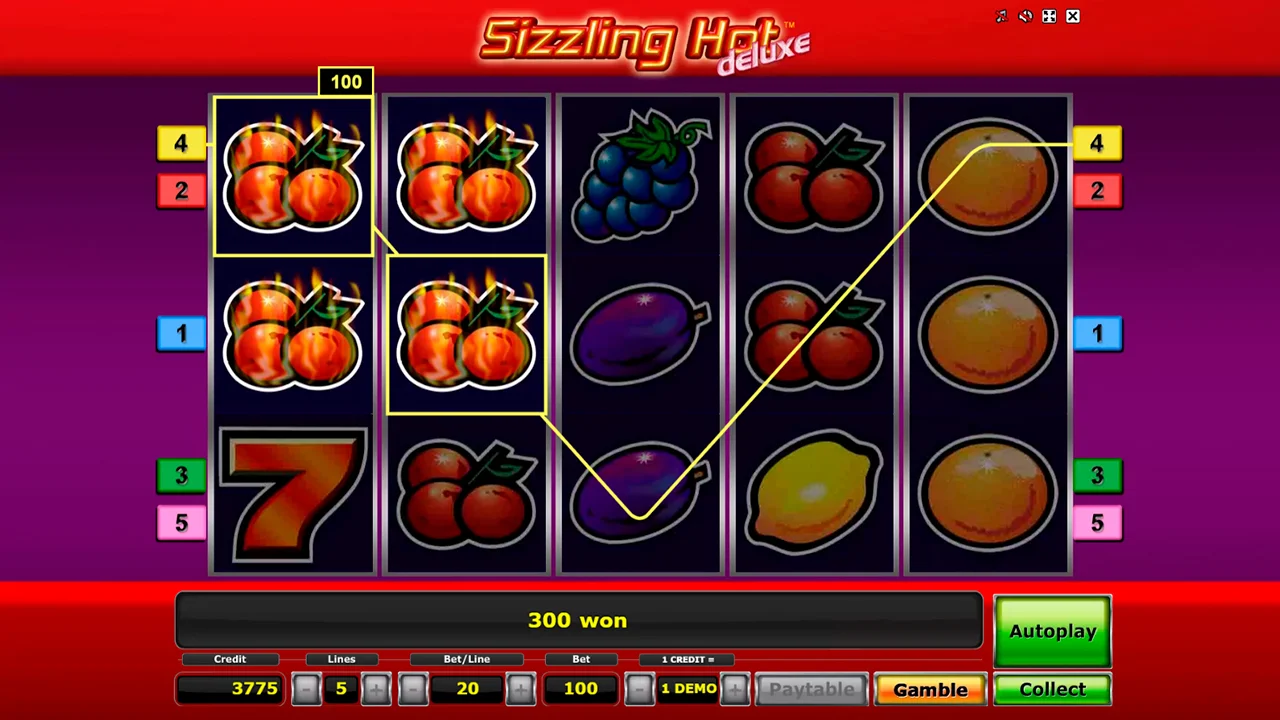Click the sizzling sevens symbol on reel one

292,494
